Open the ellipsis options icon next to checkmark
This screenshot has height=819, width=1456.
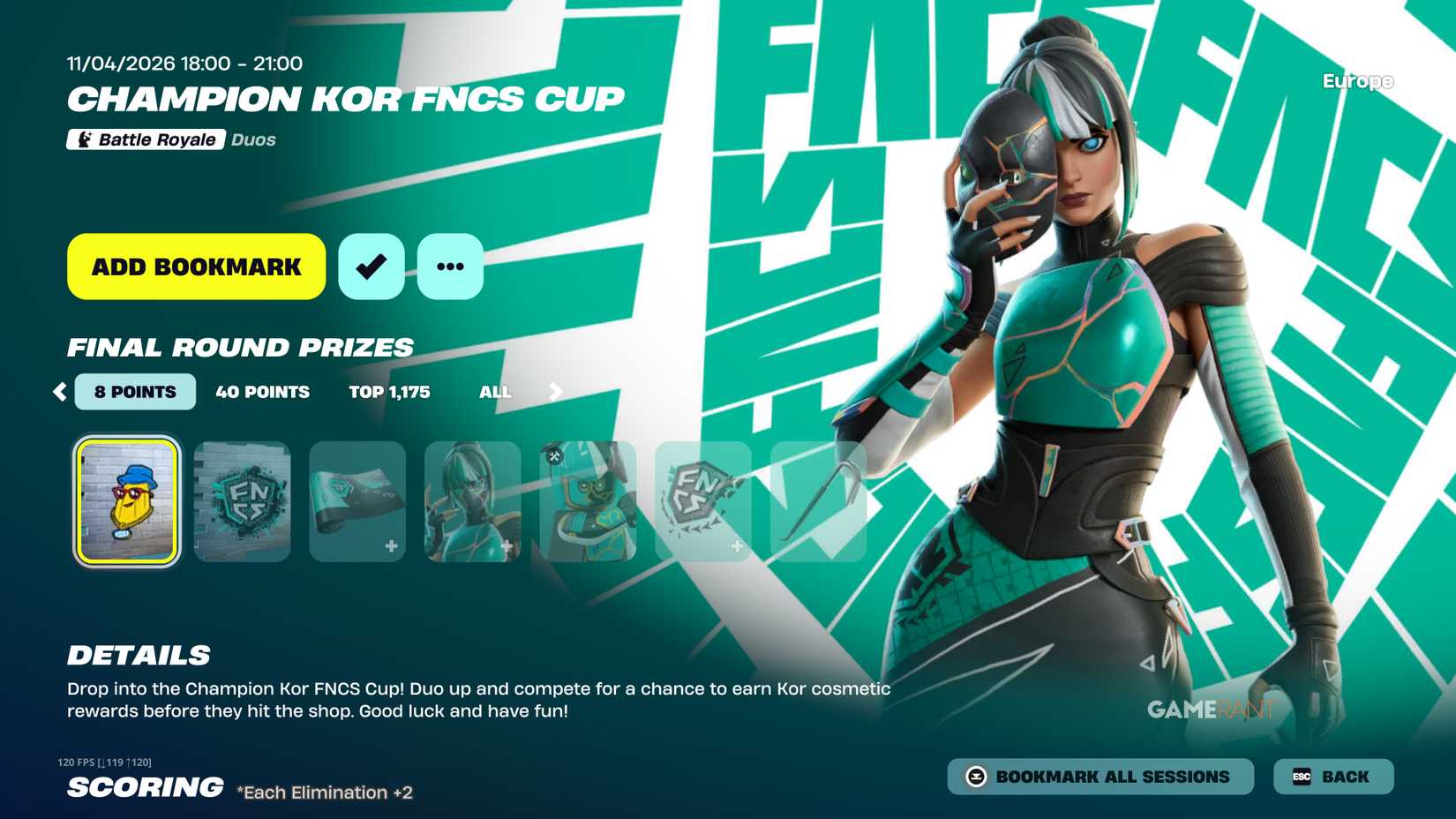point(450,265)
